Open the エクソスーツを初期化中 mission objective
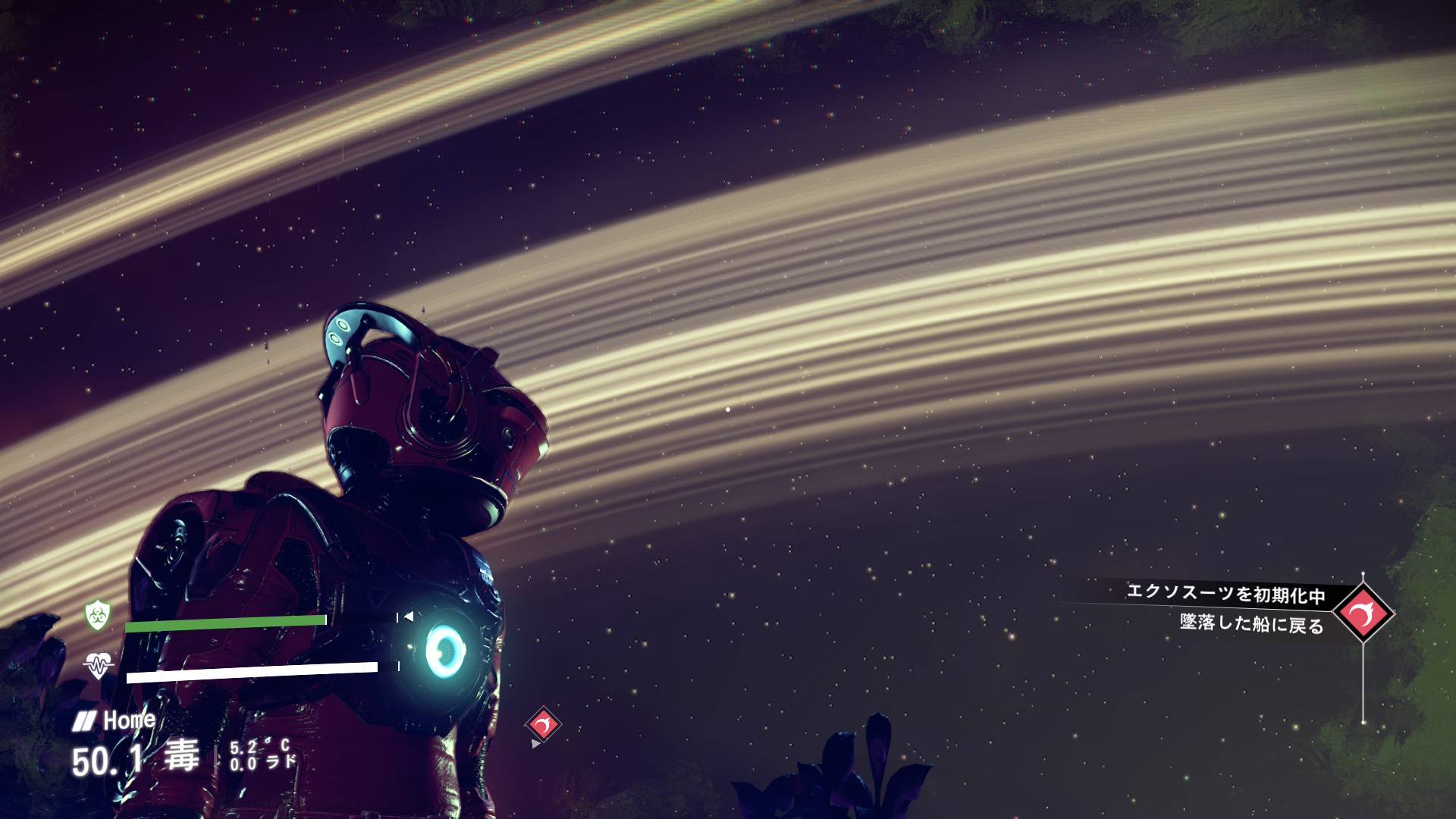Image resolution: width=1456 pixels, height=819 pixels. (1225, 593)
